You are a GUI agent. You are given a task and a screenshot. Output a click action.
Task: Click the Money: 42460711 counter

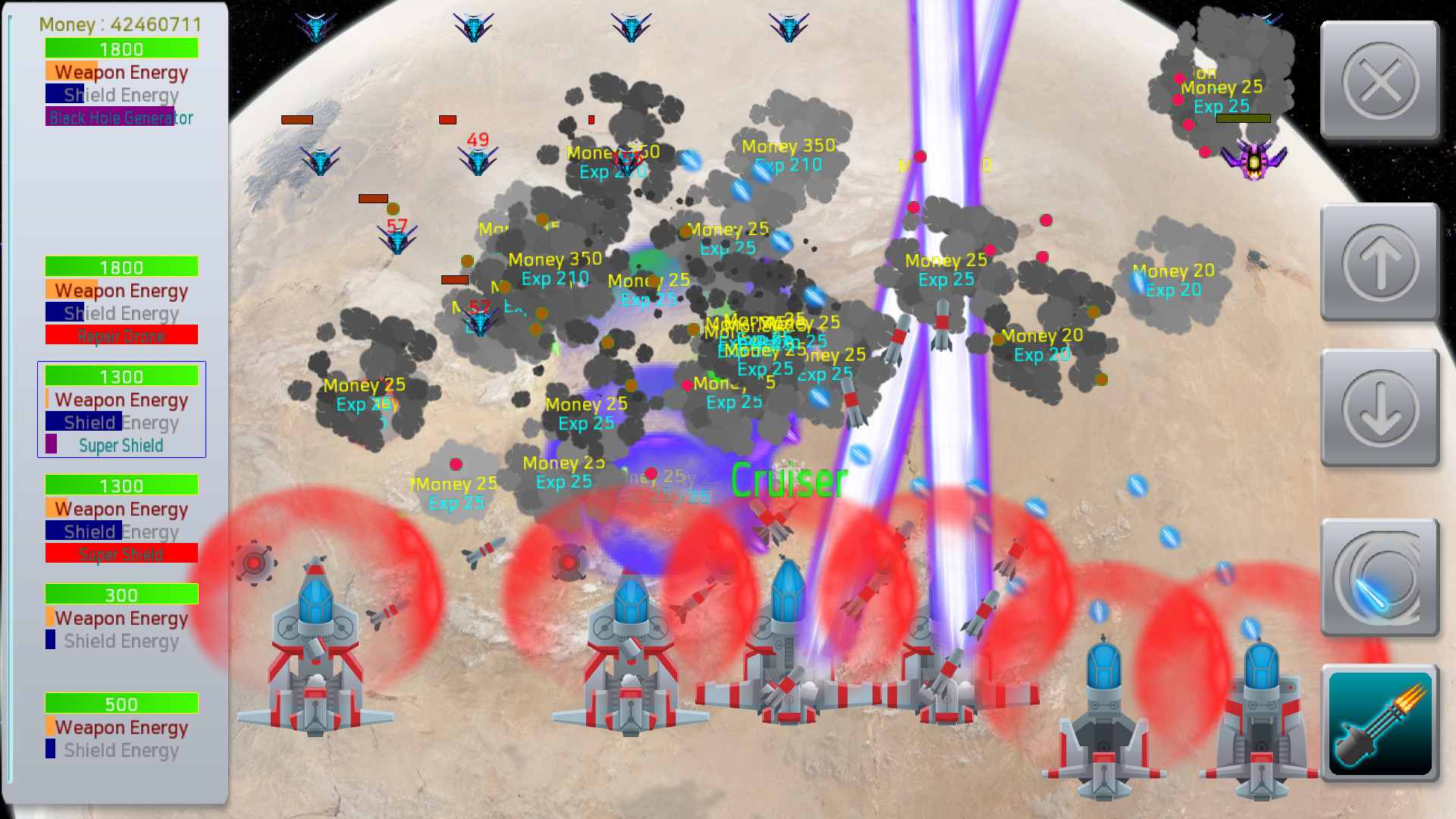(x=119, y=24)
